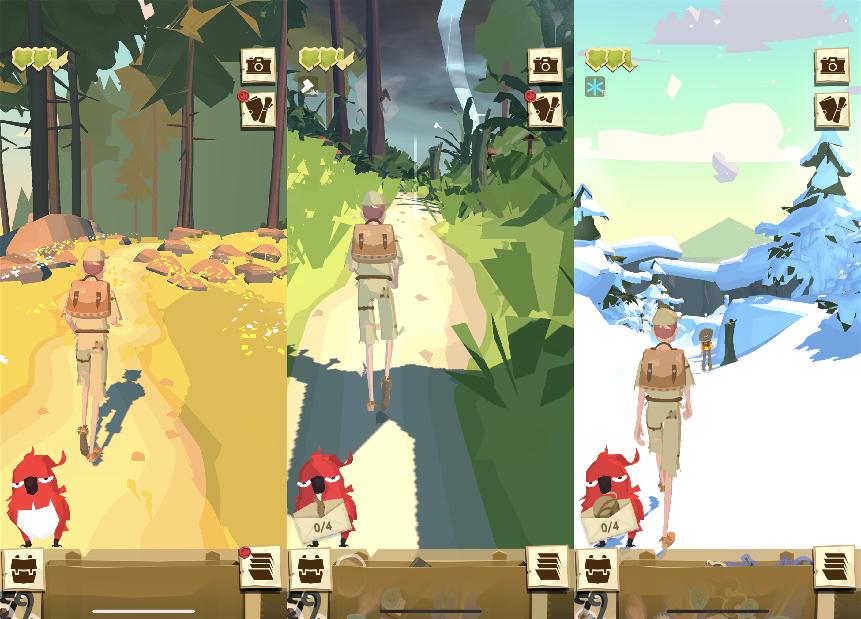
Task: Open the backpack in the stormy jungle scene
Action: pyautogui.click(x=309, y=569)
